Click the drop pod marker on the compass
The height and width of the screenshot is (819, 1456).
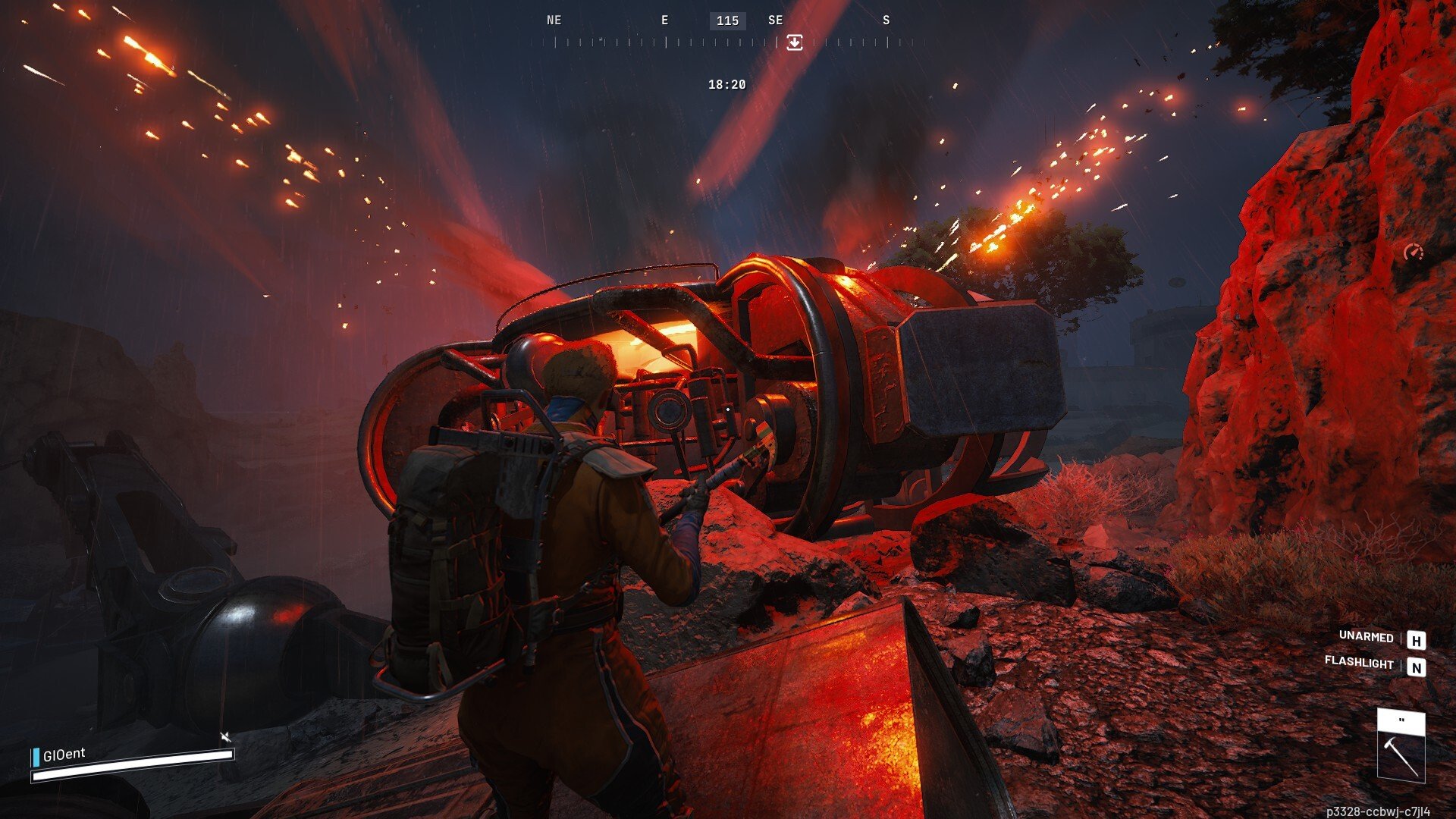pyautogui.click(x=794, y=42)
